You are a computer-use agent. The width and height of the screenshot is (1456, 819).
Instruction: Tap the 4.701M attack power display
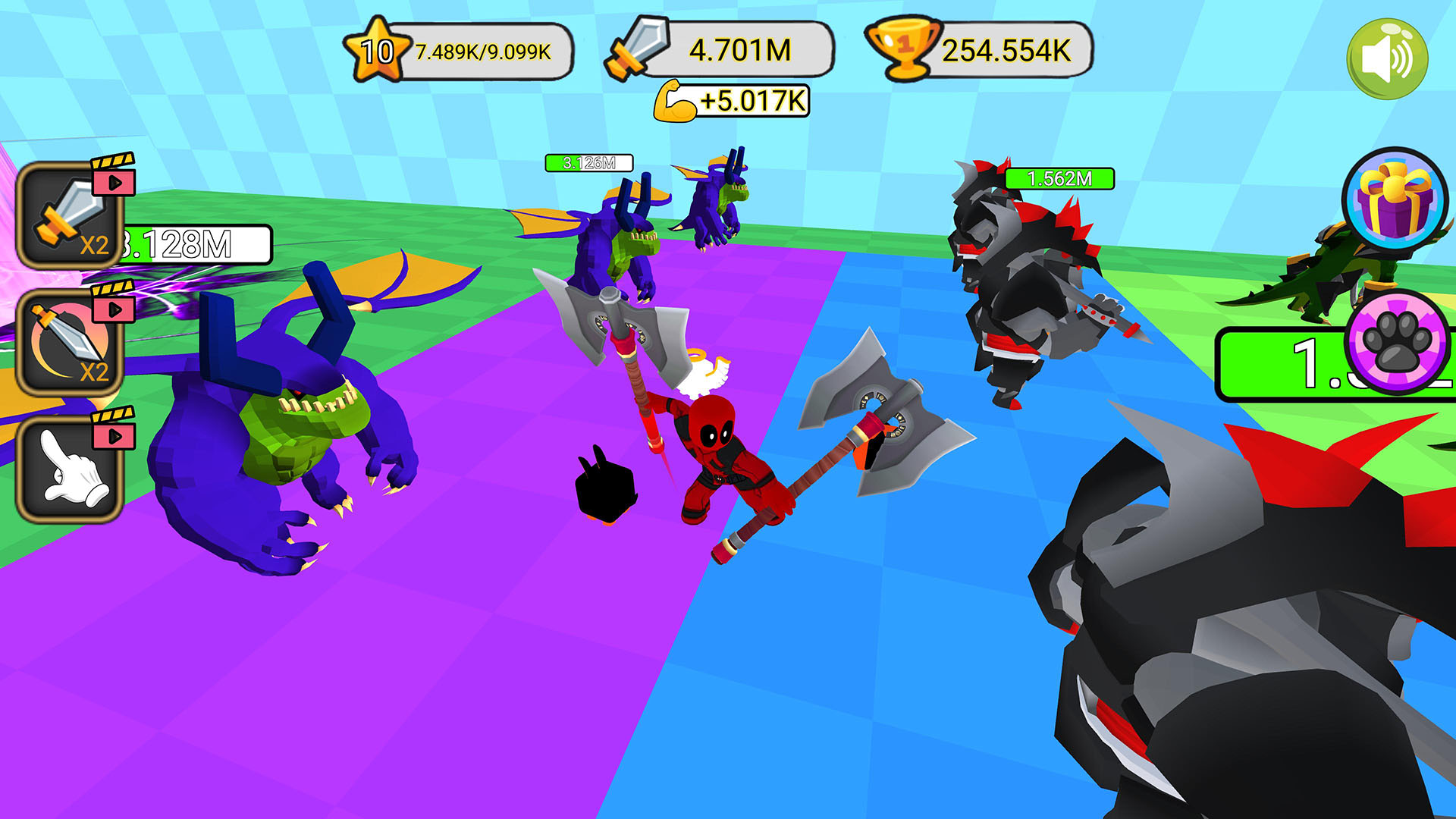[739, 49]
